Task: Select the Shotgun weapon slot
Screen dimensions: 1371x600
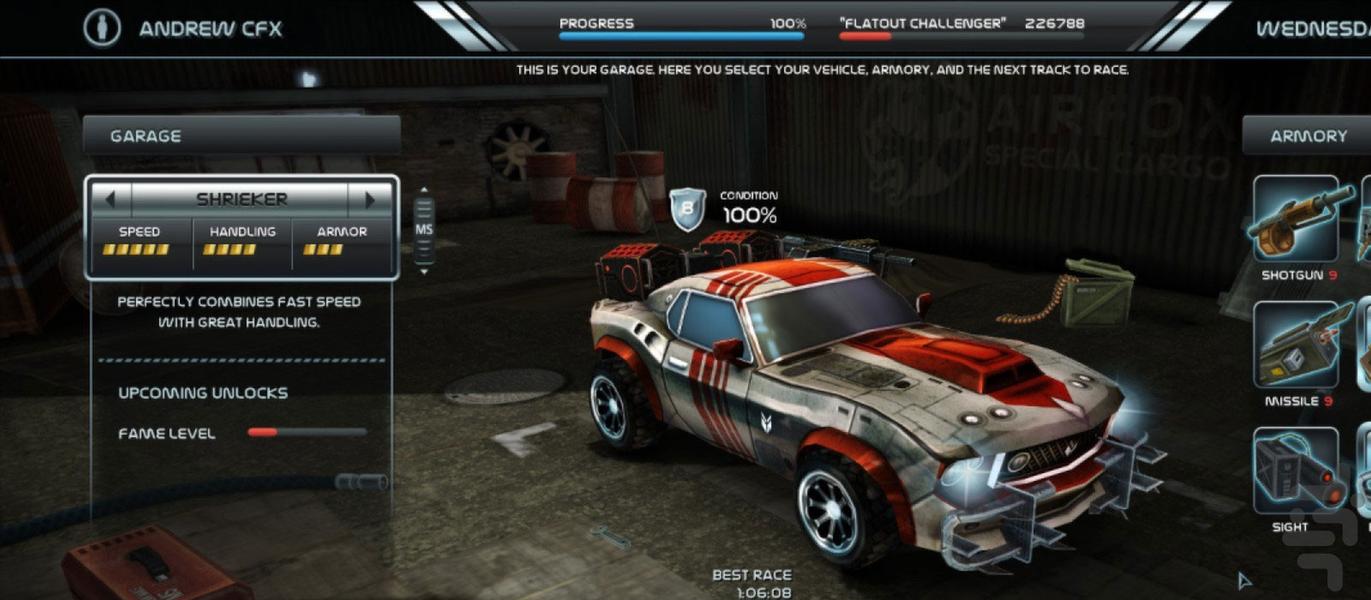Action: [x=1296, y=220]
